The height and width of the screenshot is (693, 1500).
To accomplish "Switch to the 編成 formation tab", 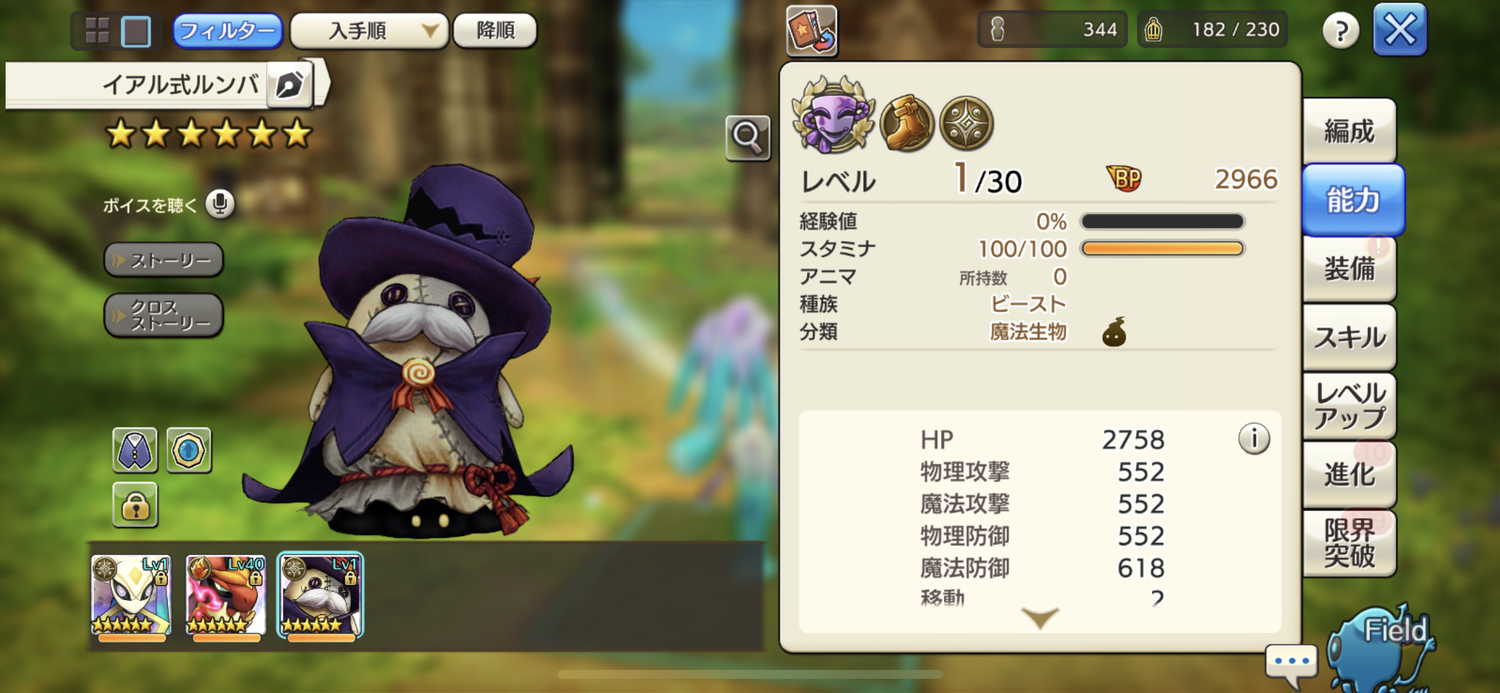I will (1348, 131).
